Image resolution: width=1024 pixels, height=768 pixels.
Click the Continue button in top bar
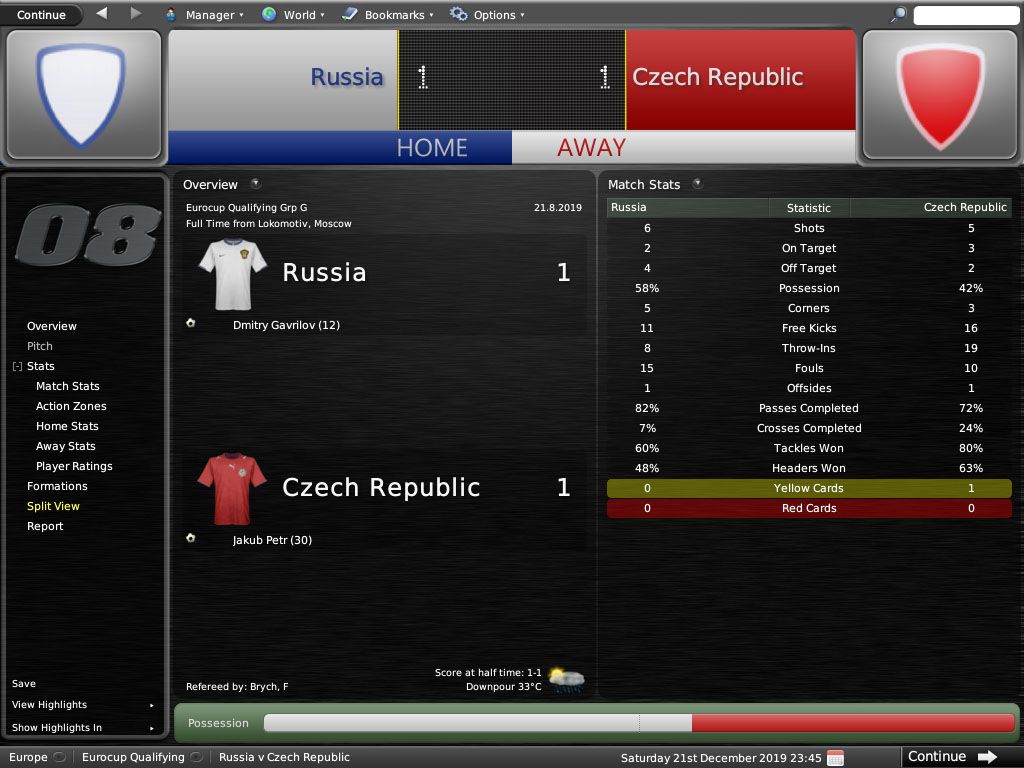coord(41,14)
